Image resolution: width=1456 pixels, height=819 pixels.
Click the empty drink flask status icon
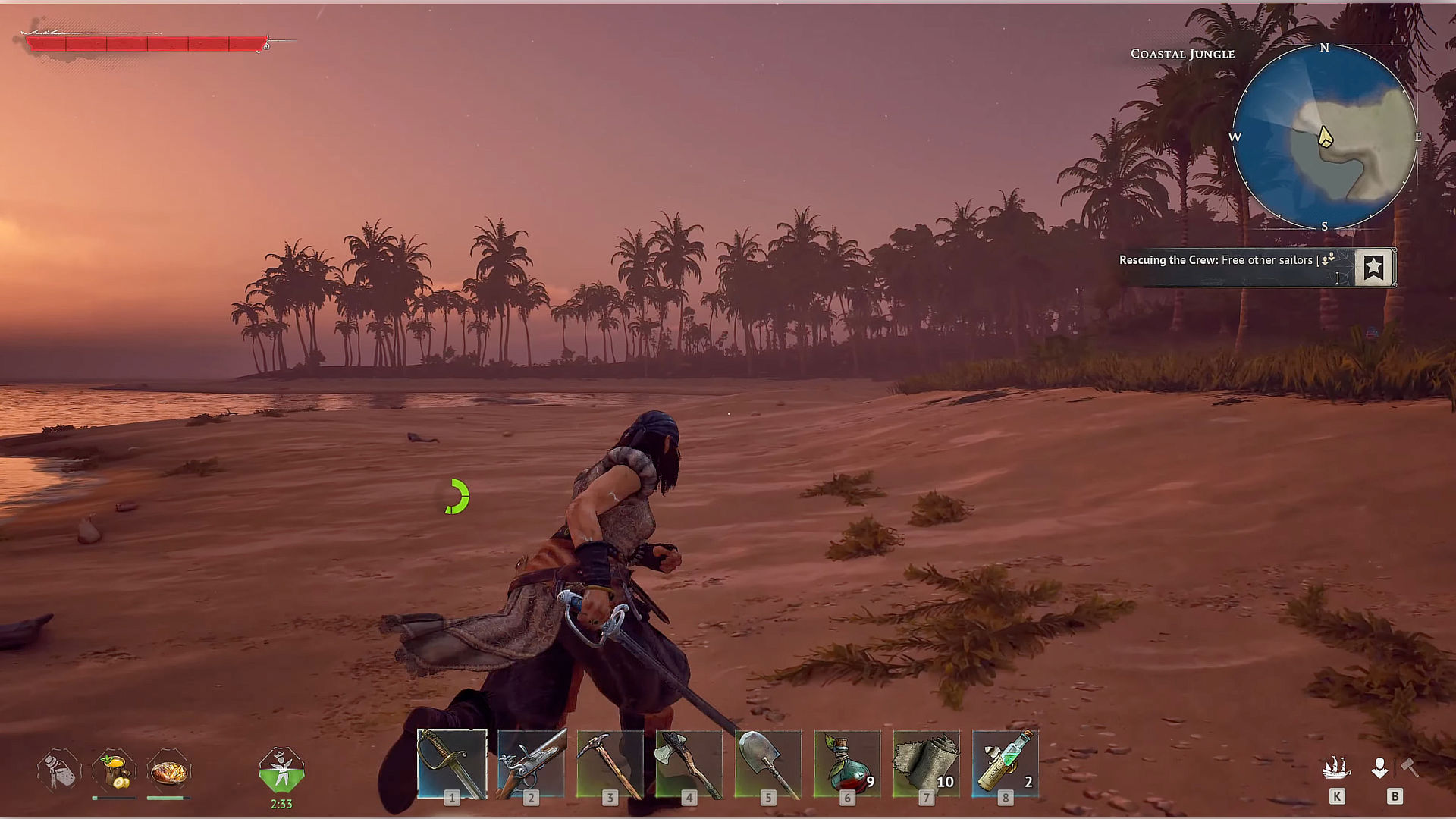(x=59, y=770)
